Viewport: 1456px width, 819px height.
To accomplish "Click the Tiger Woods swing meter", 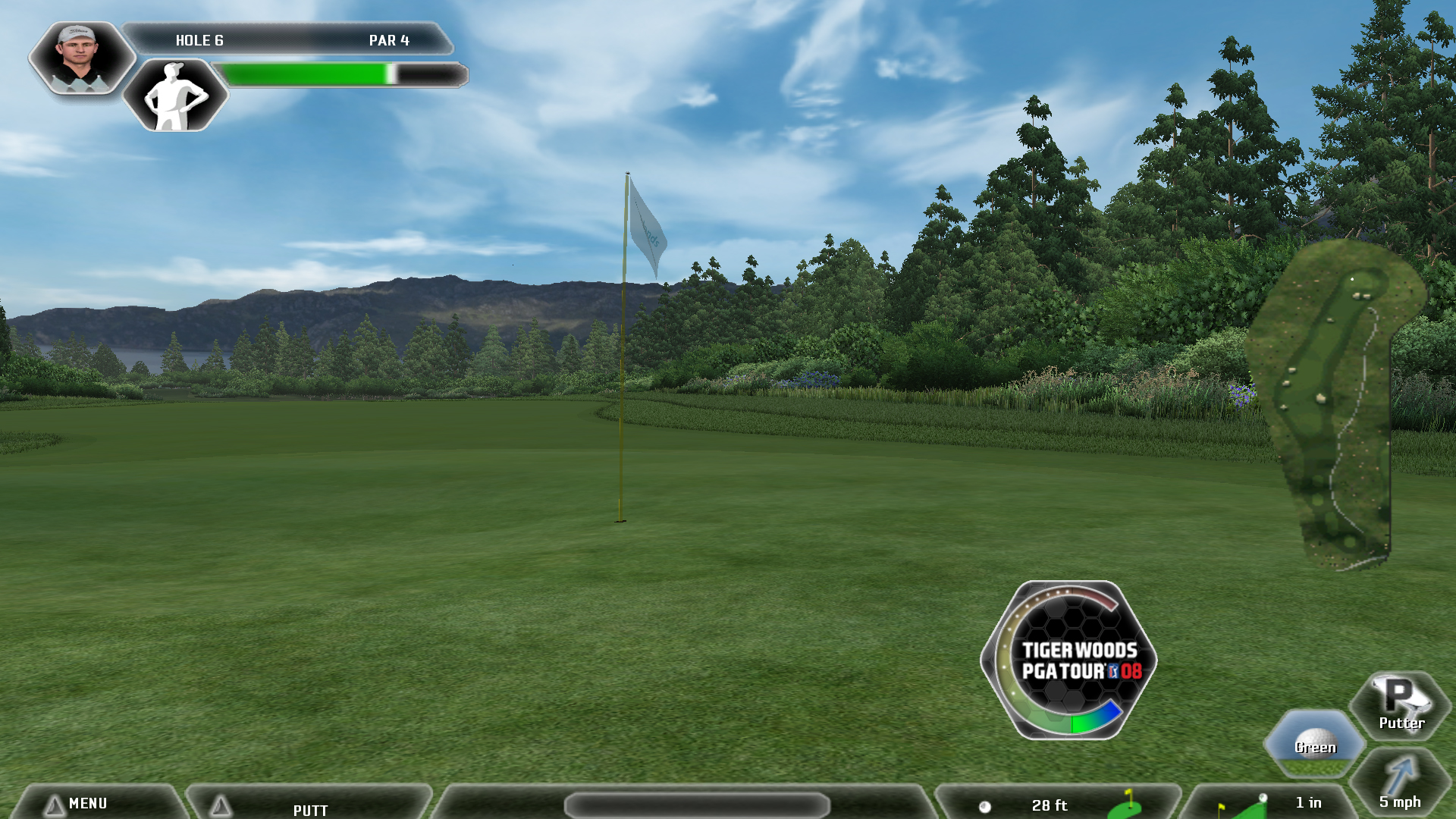I will pyautogui.click(x=1069, y=660).
